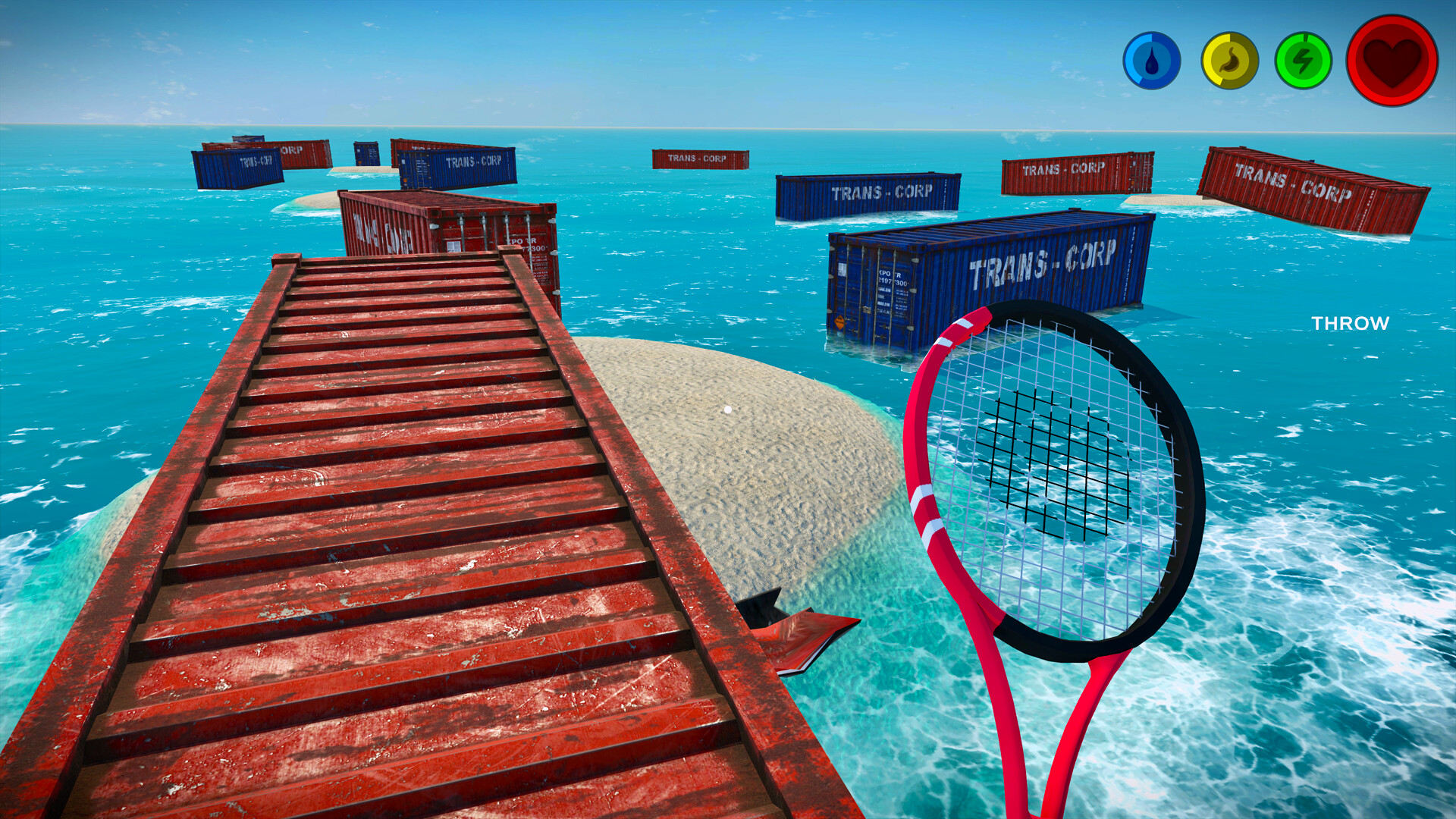1456x819 pixels.
Task: Select the yellow hunger indicator
Action: [1228, 61]
